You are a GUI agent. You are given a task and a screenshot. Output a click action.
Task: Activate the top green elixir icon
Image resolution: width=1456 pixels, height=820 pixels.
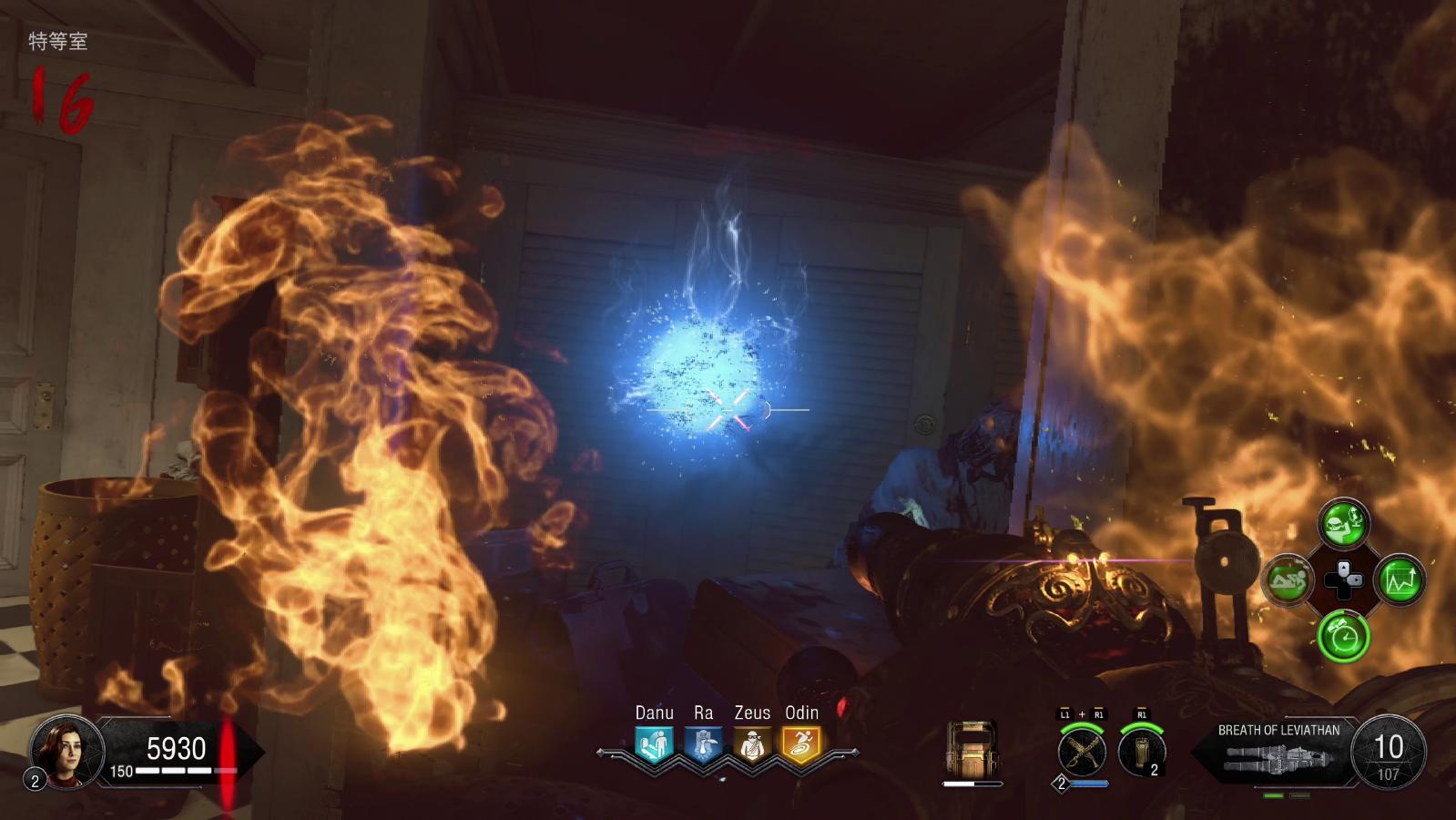tap(1344, 524)
